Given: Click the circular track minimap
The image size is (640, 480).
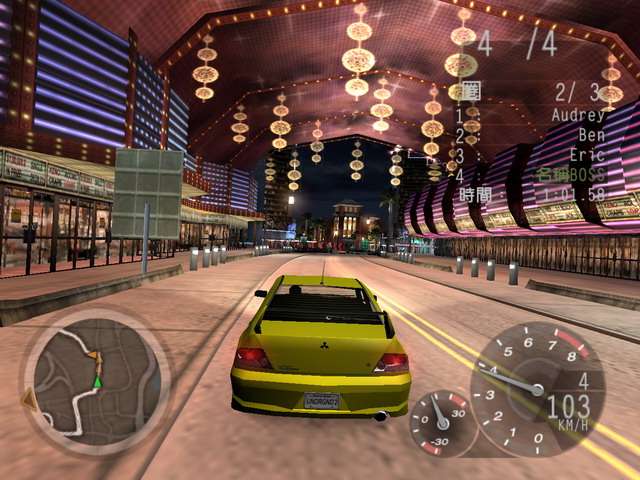Looking at the screenshot, I should [96, 381].
